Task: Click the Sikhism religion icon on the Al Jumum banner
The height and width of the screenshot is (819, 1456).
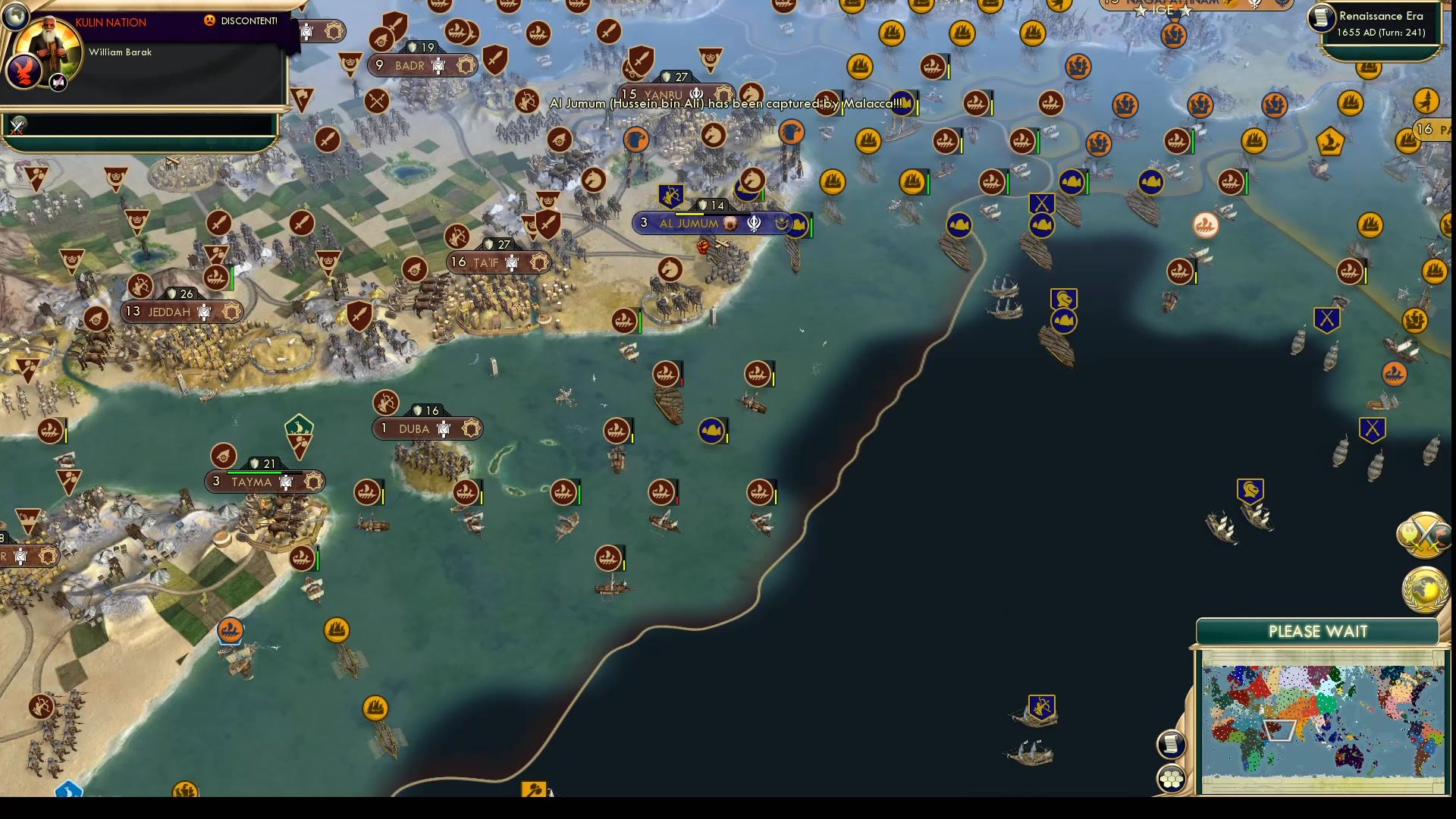Action: coord(752,223)
